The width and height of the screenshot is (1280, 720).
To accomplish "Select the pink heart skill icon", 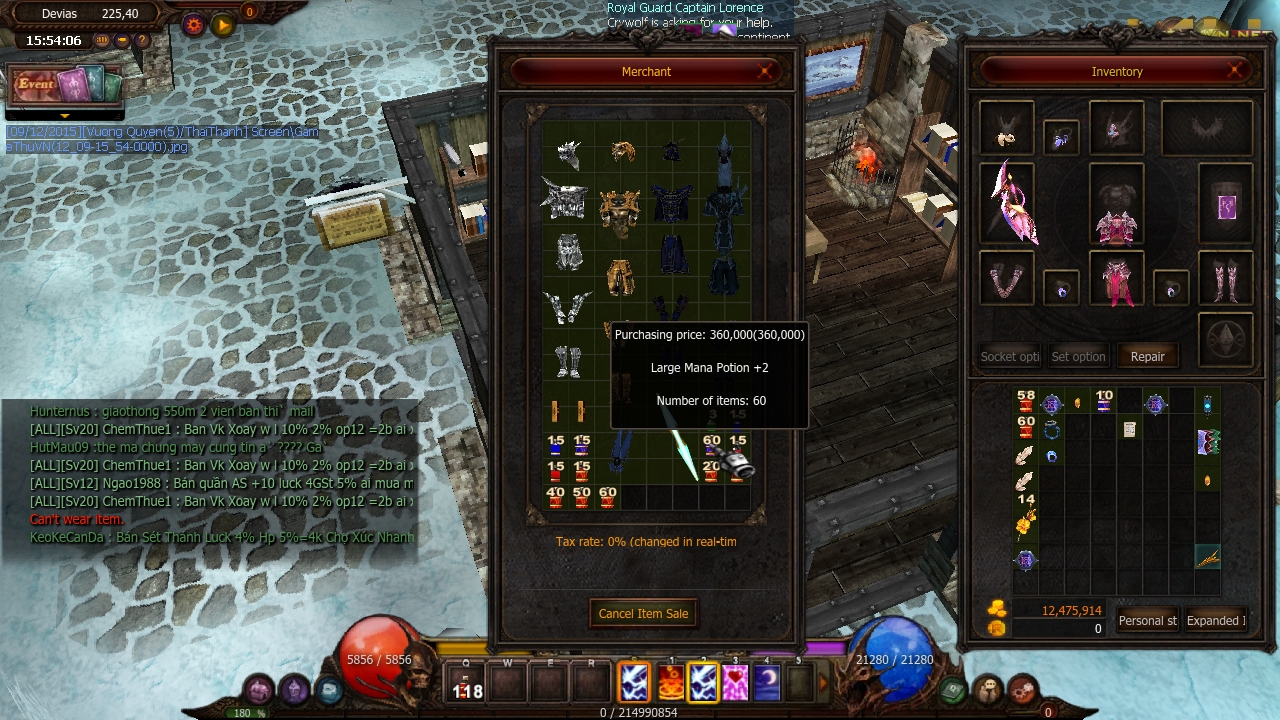I will coord(735,683).
